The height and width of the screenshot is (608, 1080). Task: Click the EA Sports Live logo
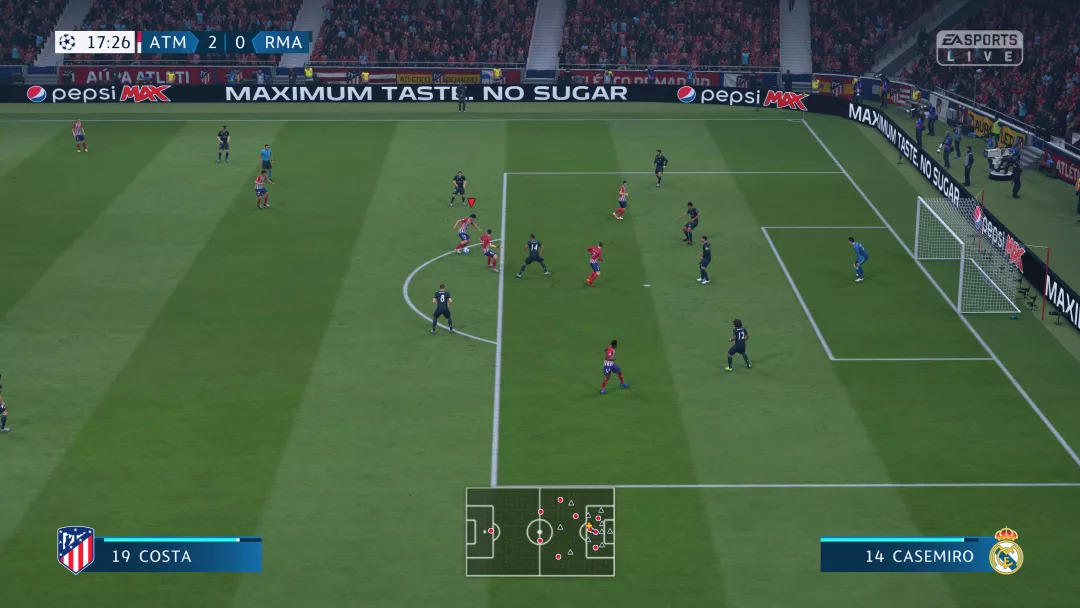tap(979, 48)
